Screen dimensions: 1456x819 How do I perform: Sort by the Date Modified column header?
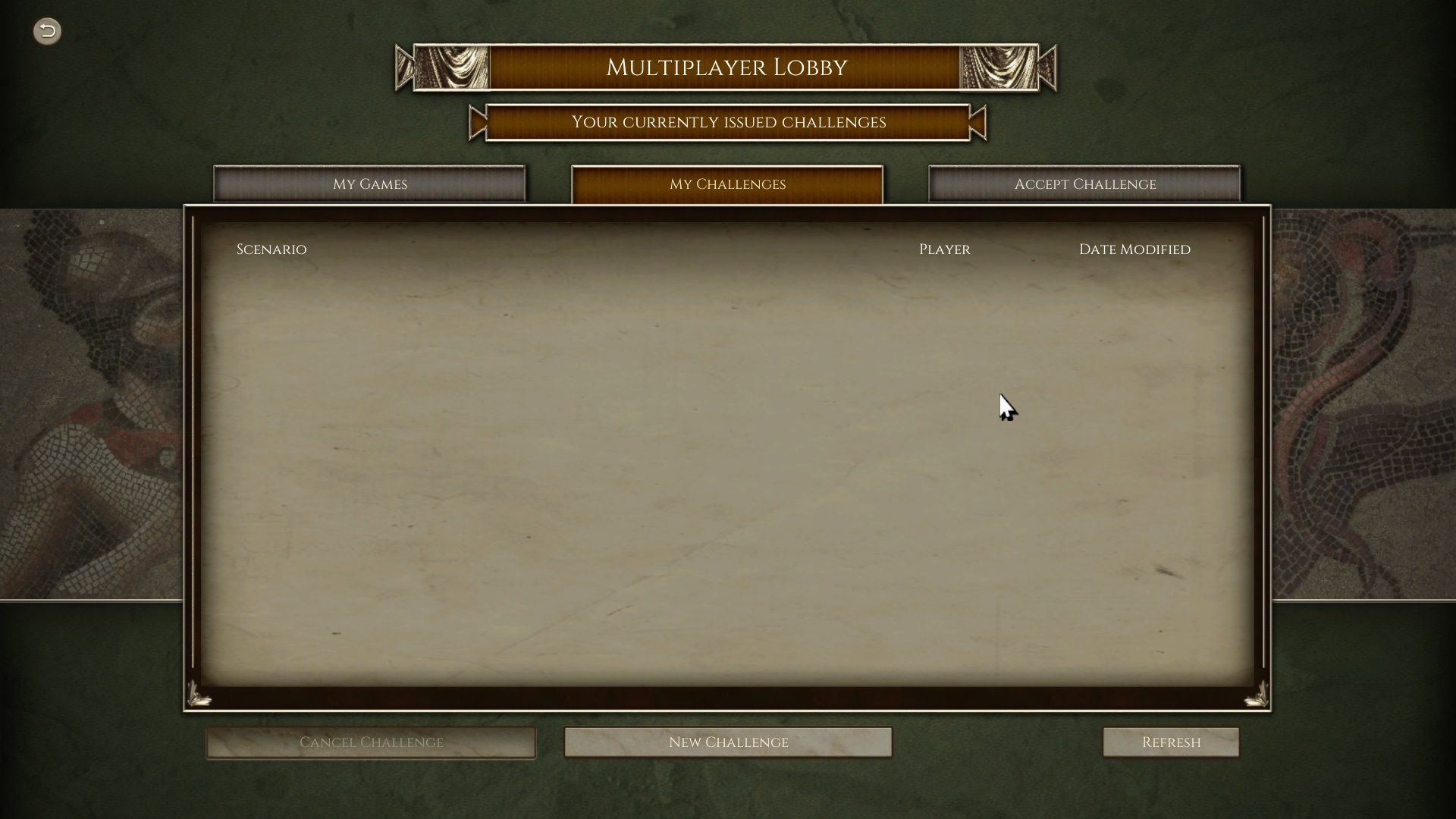point(1134,249)
